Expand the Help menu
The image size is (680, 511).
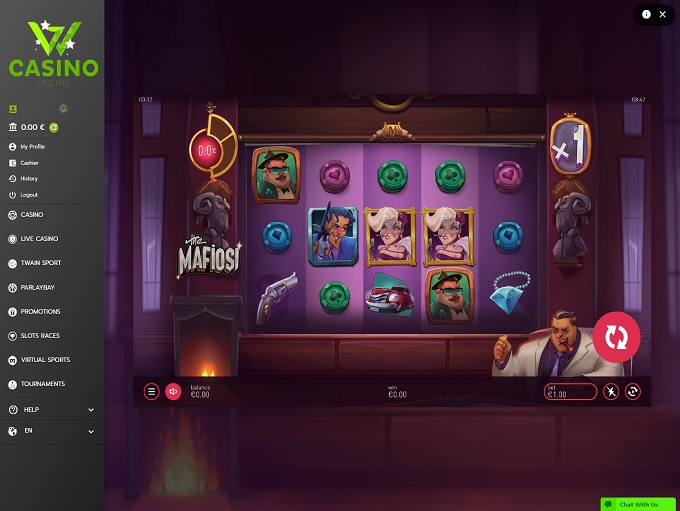[52, 409]
